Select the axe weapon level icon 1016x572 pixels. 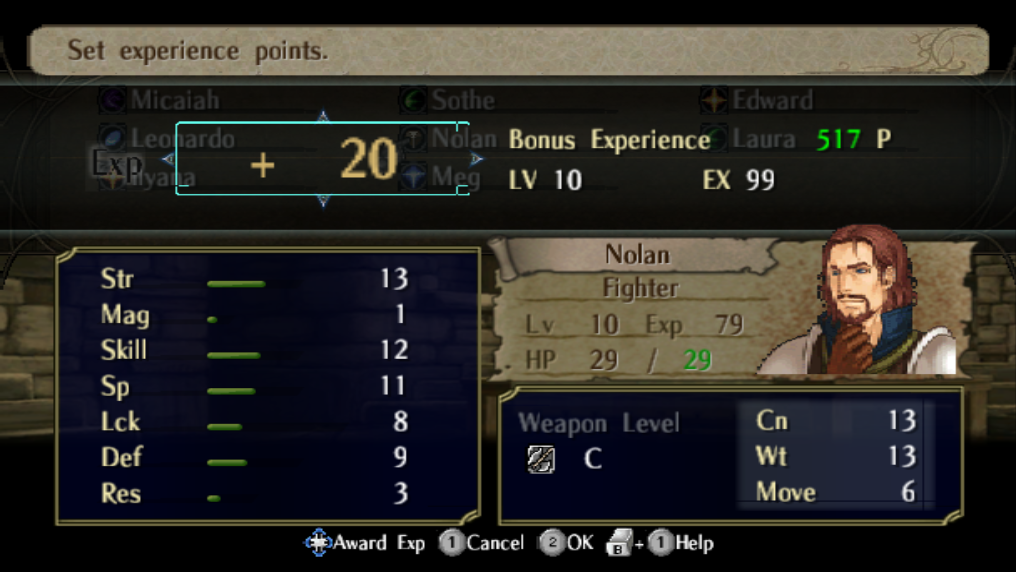[541, 459]
